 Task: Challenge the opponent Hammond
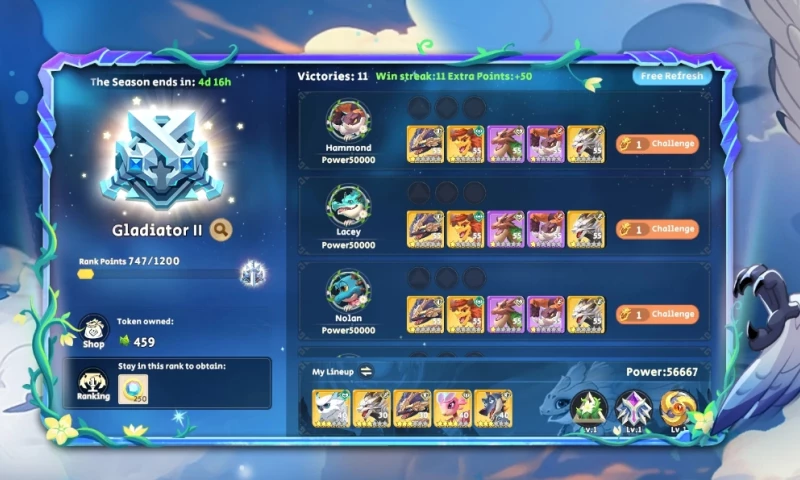pos(657,143)
